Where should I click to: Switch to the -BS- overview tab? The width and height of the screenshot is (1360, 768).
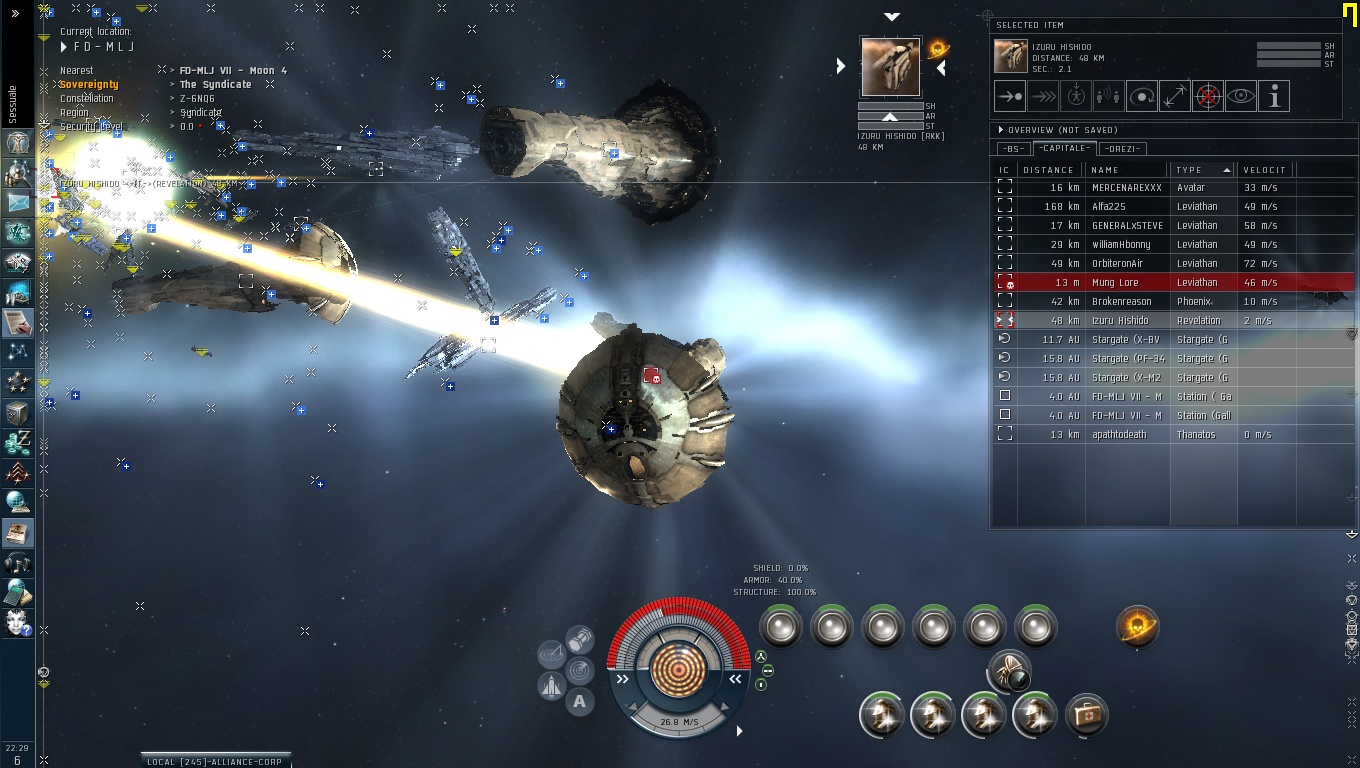pos(1011,149)
